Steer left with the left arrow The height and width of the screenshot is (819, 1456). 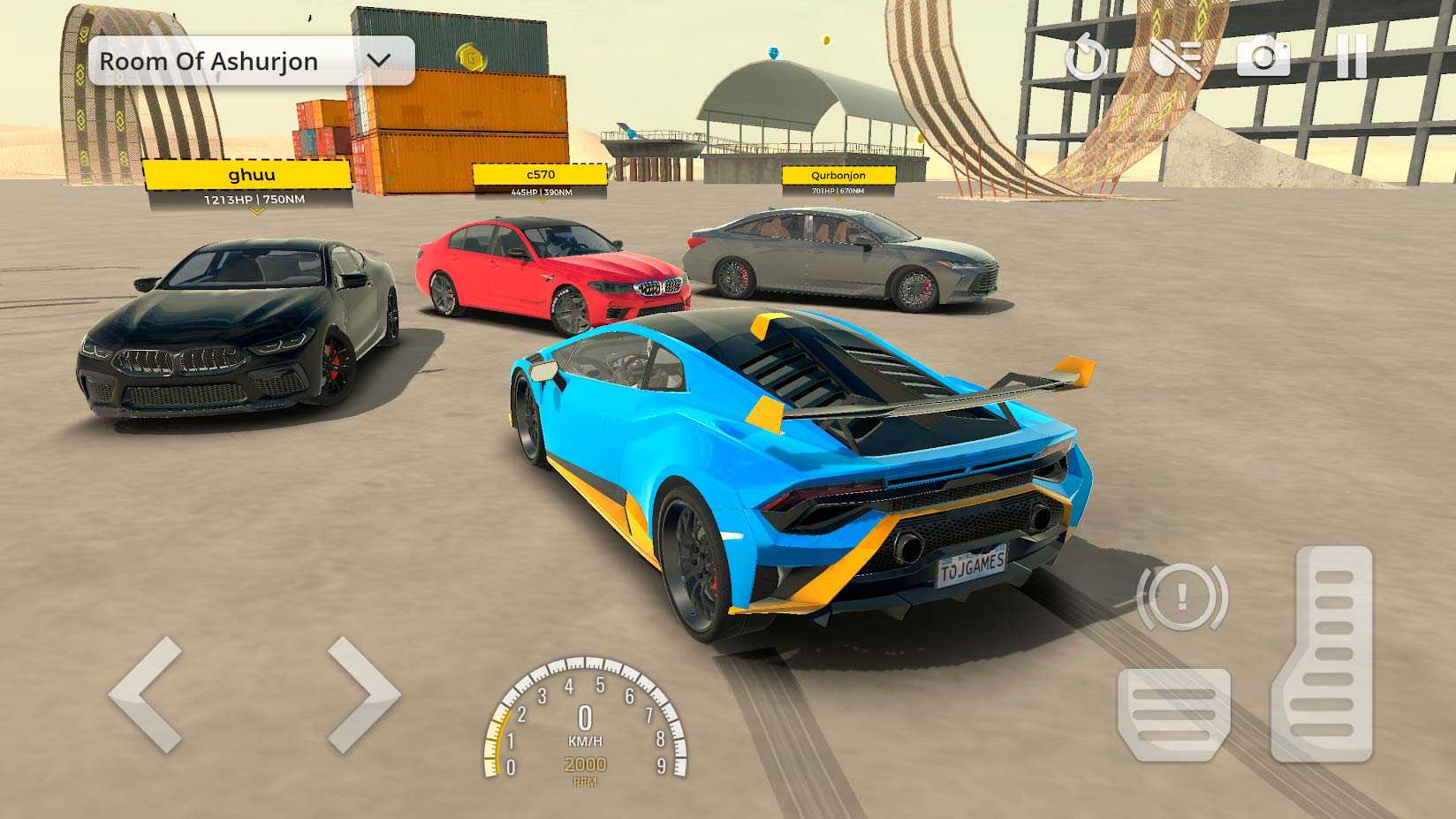(147, 694)
